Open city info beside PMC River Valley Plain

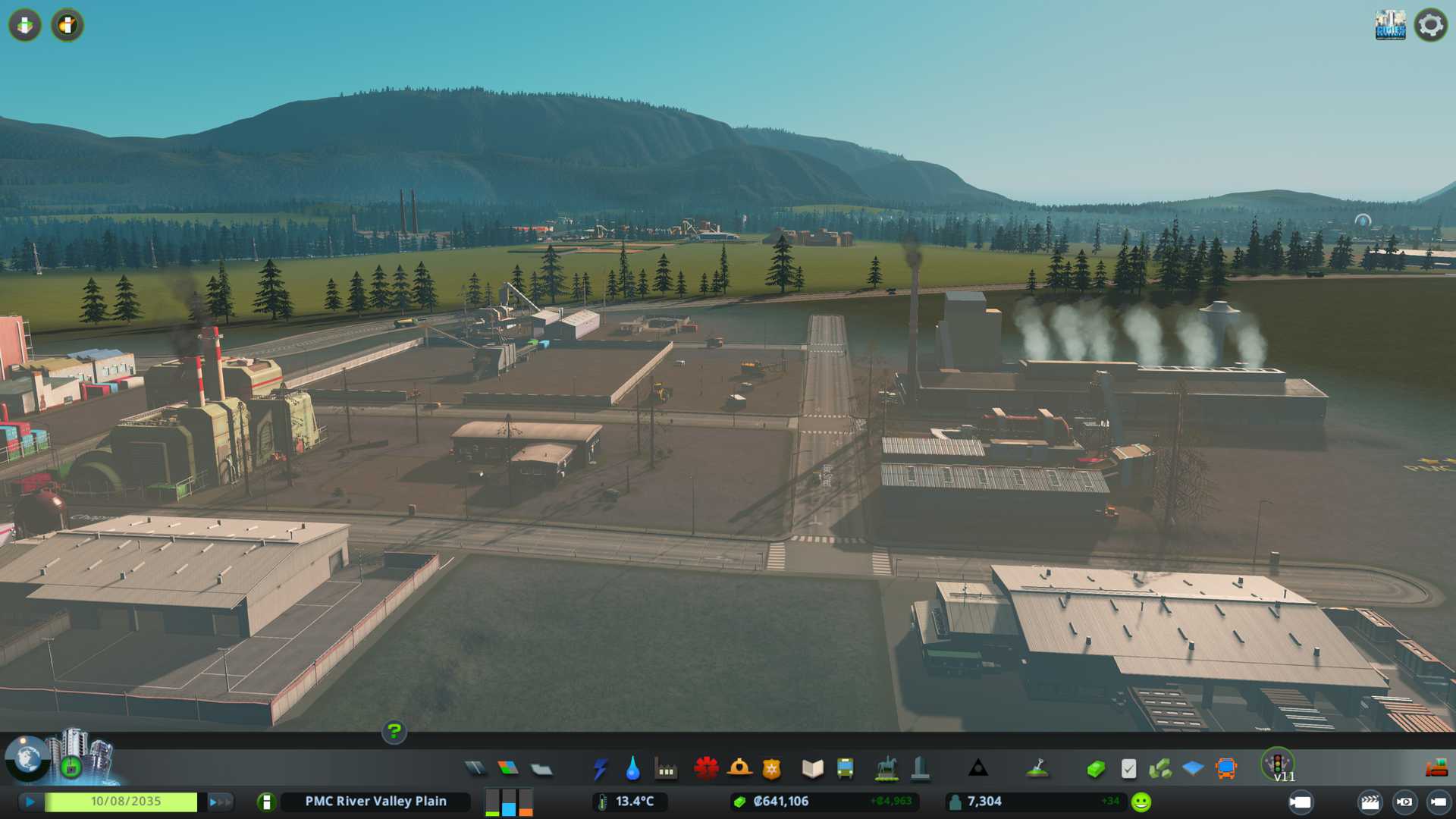tap(266, 802)
